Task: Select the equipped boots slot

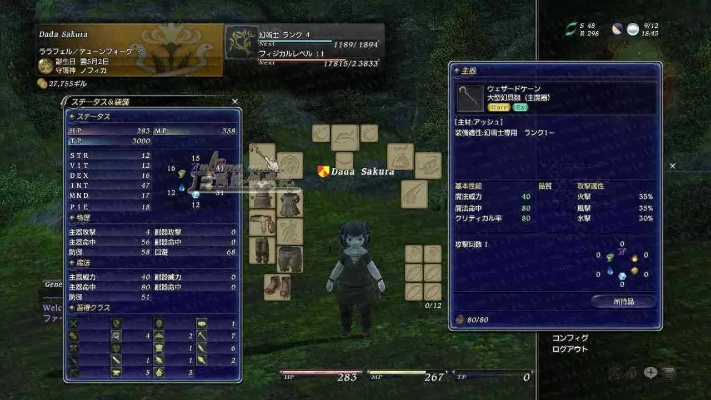Action: [x=277, y=284]
